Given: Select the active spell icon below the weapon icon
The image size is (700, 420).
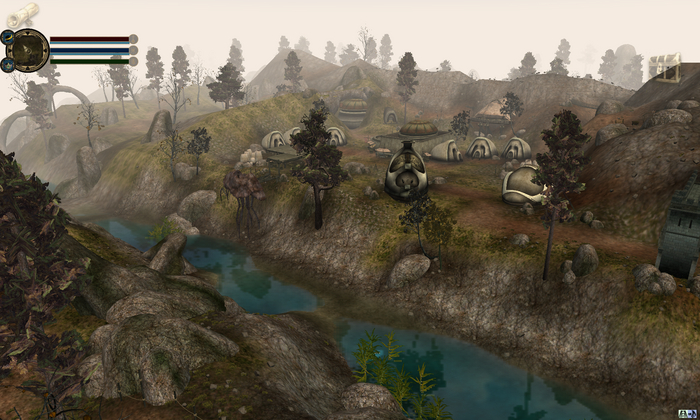Looking at the screenshot, I should pyautogui.click(x=7, y=64).
